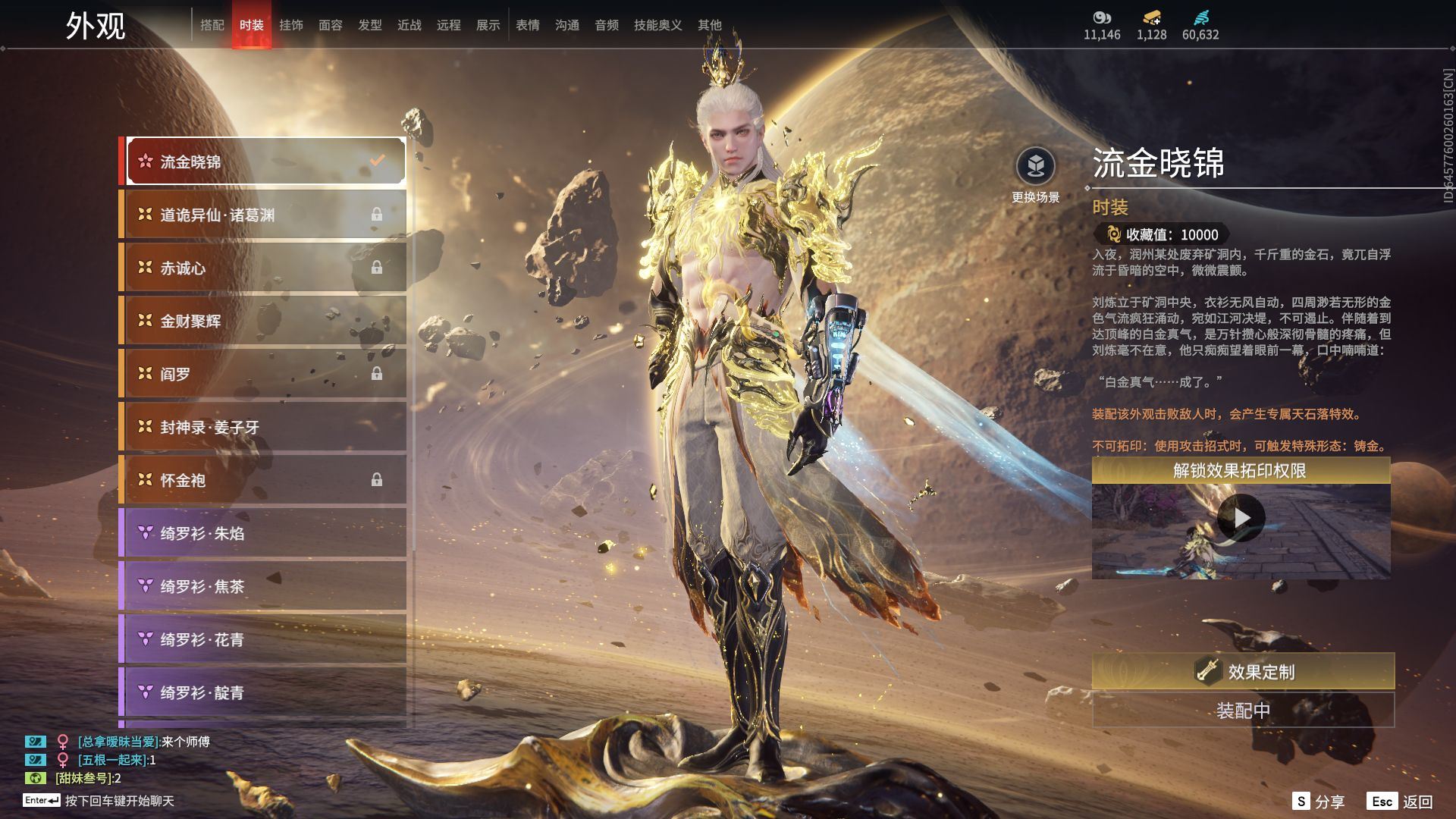Select the 绮罗衫·花青 outfit row
The width and height of the screenshot is (1456, 819).
pyautogui.click(x=265, y=639)
